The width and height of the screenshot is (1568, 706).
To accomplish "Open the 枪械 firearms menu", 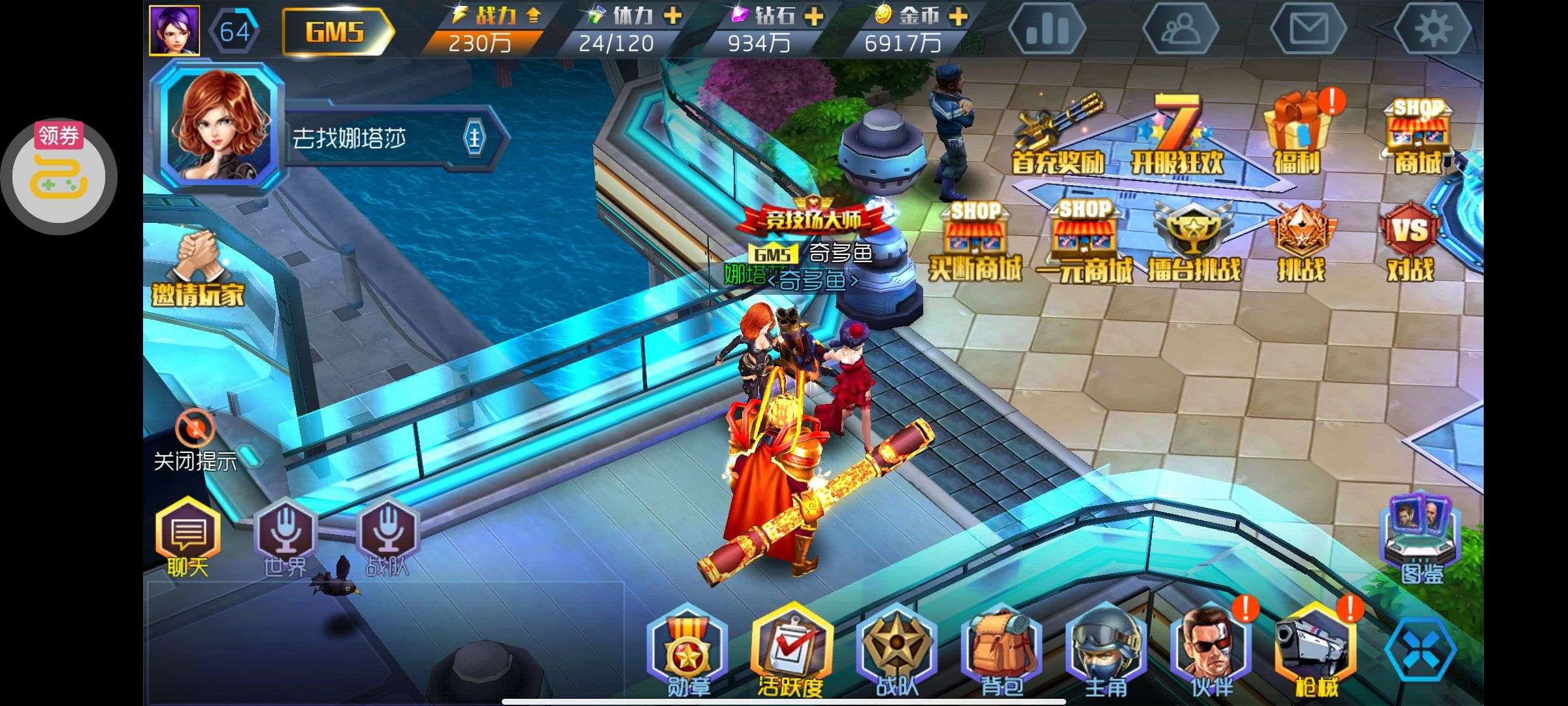I will [1315, 654].
